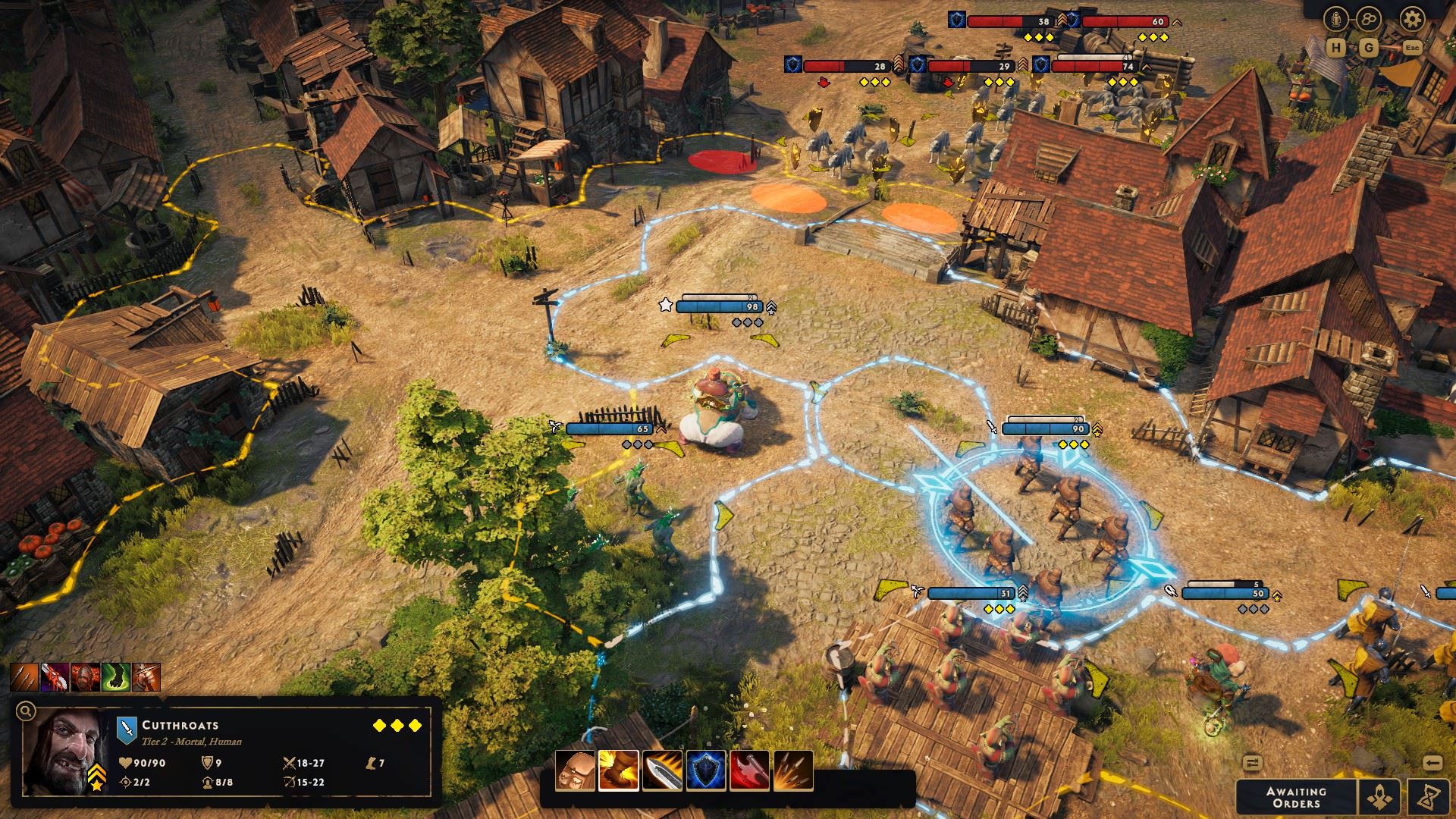Toggle the group formation overview icon
The height and width of the screenshot is (819, 1456).
[1369, 19]
